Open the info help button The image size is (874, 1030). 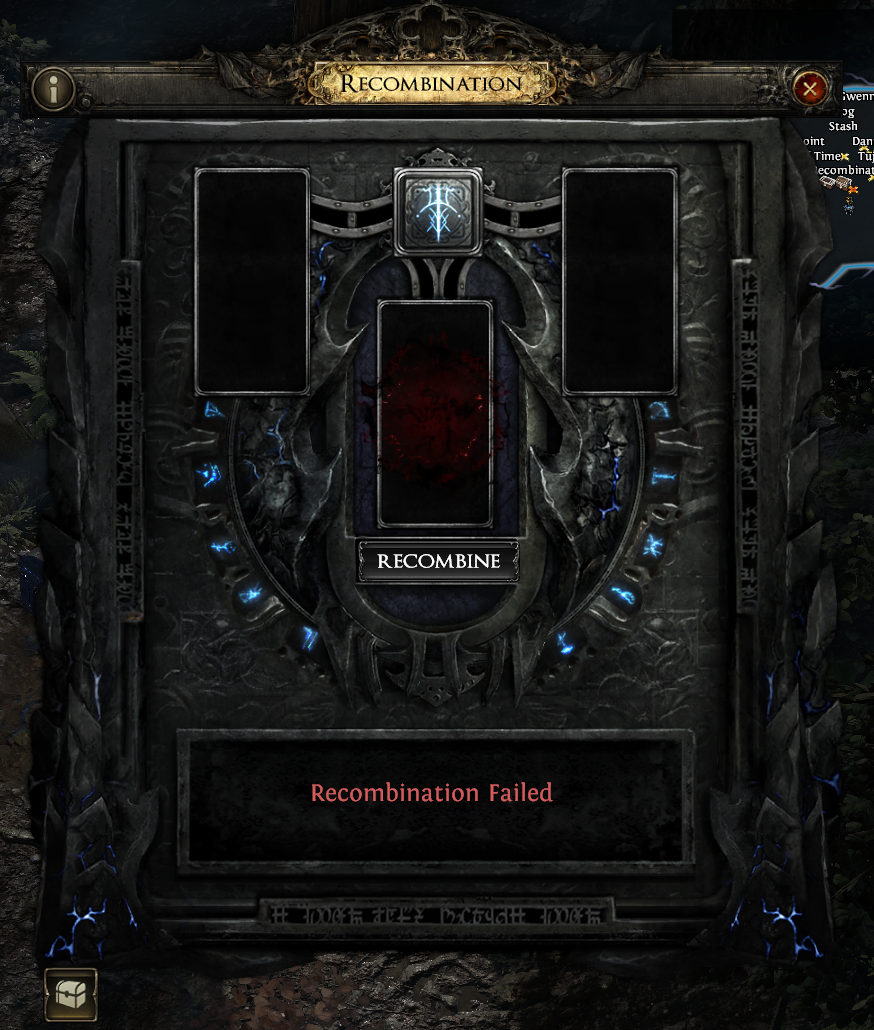point(54,89)
